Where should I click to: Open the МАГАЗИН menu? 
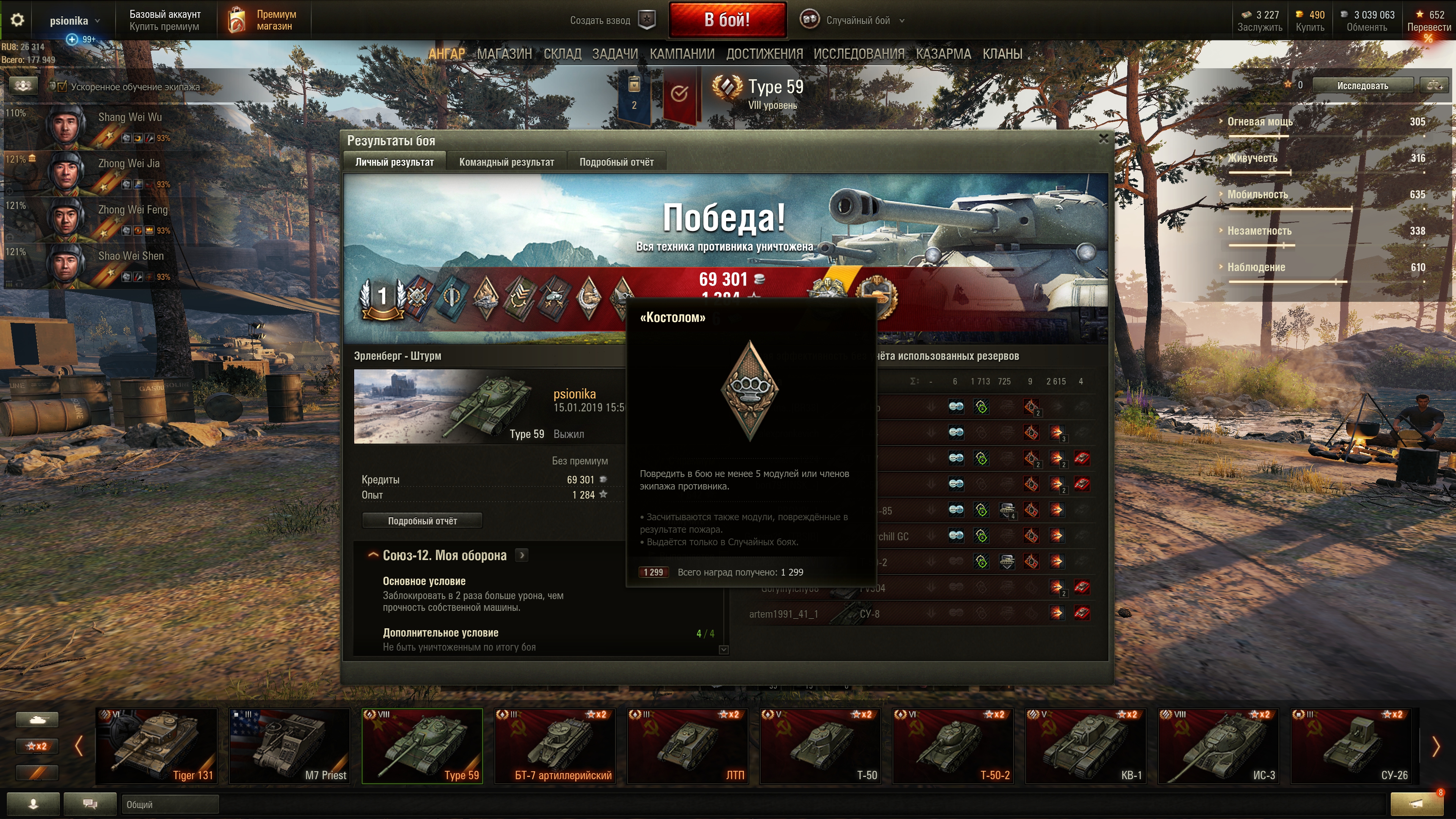504,54
